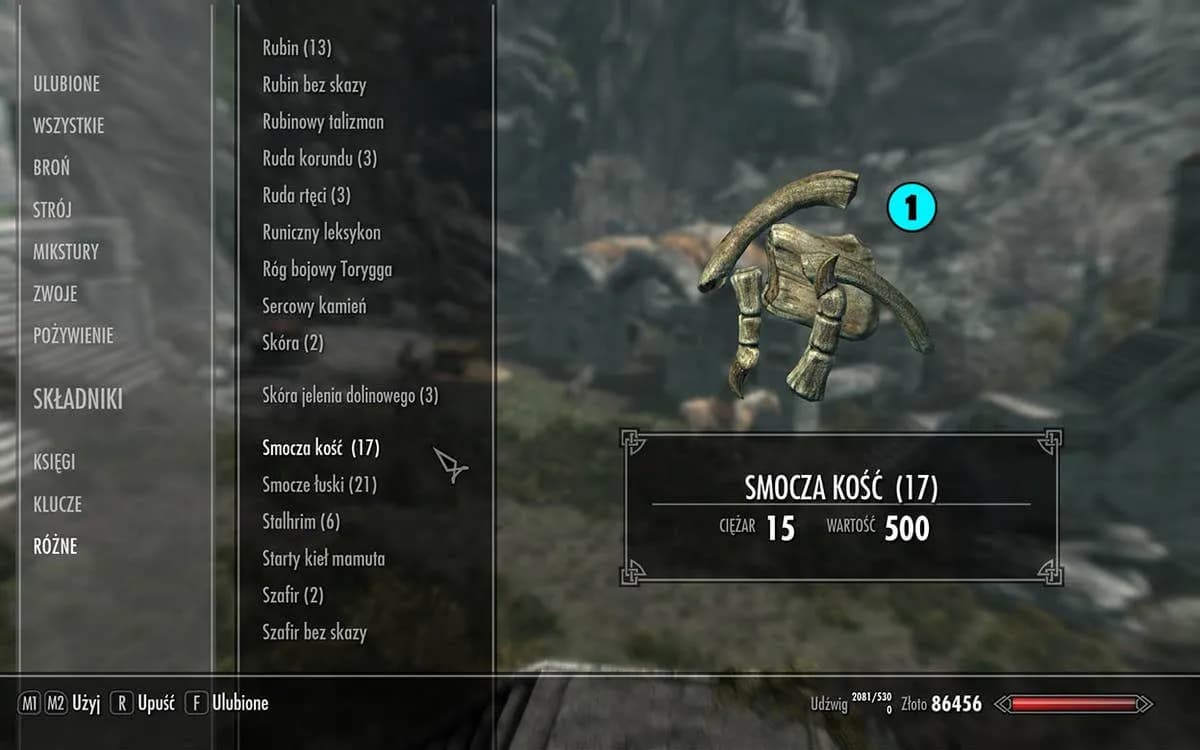Select Róg bojowy Torygga item
The height and width of the screenshot is (750, 1200).
[x=327, y=269]
